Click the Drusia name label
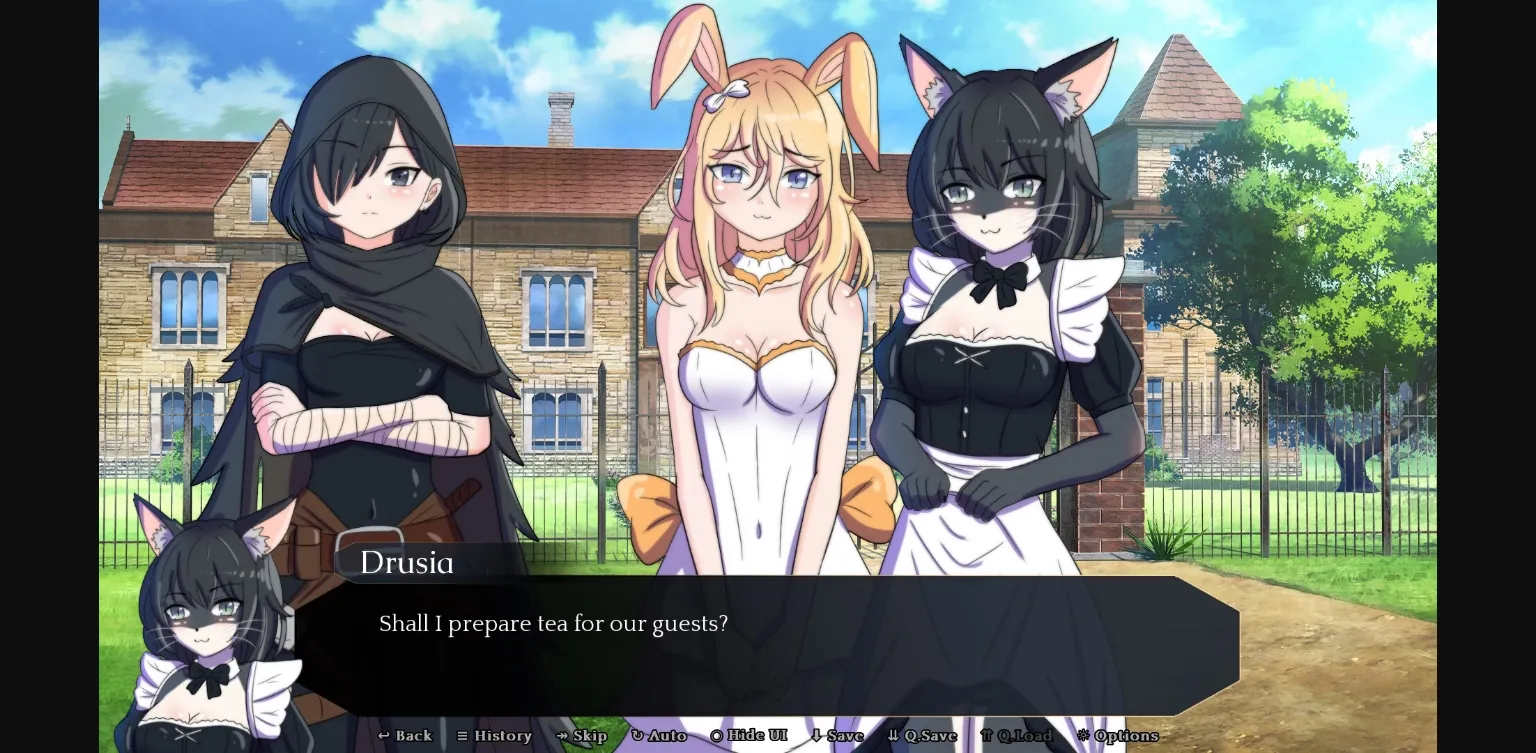The height and width of the screenshot is (753, 1536). [x=407, y=563]
